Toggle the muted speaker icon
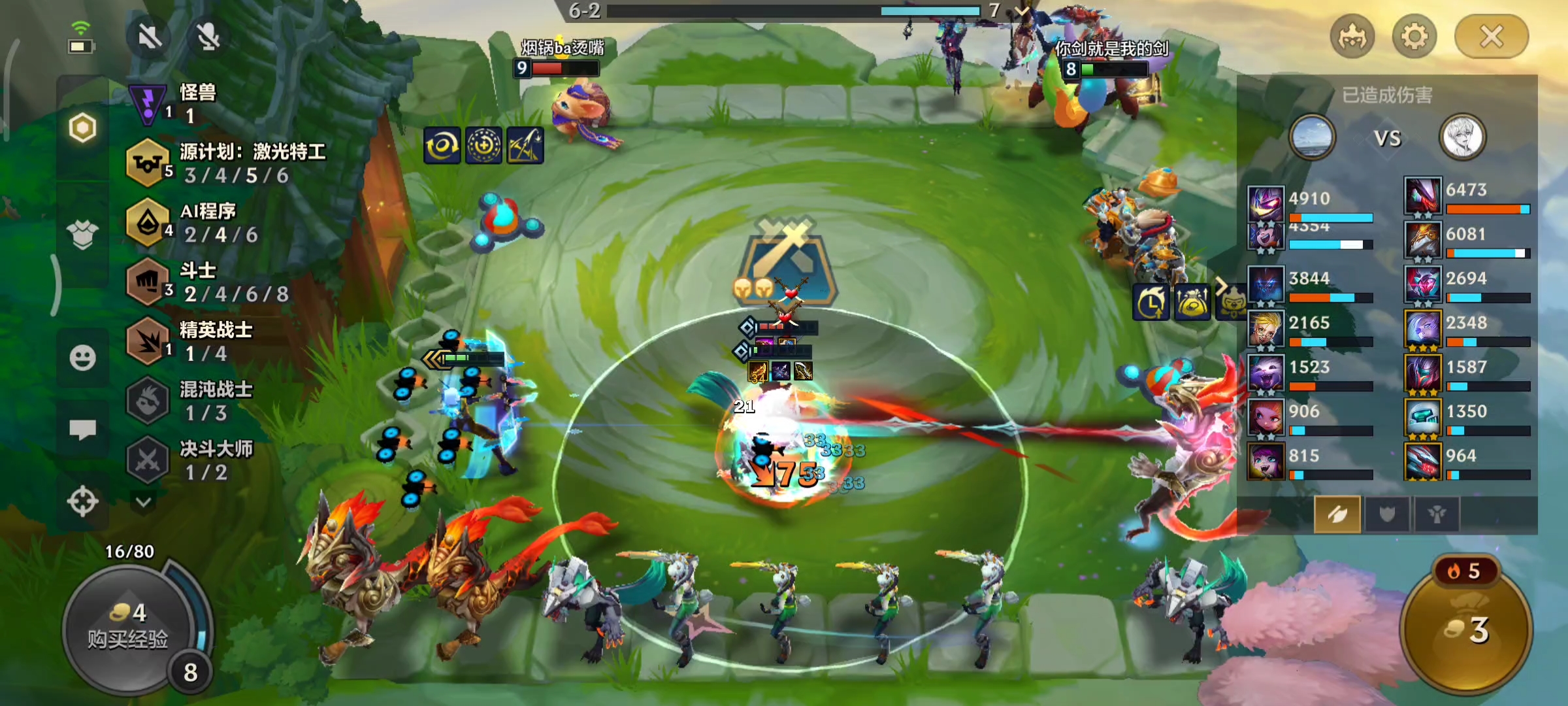Screen dimensions: 1568x706 150,37
